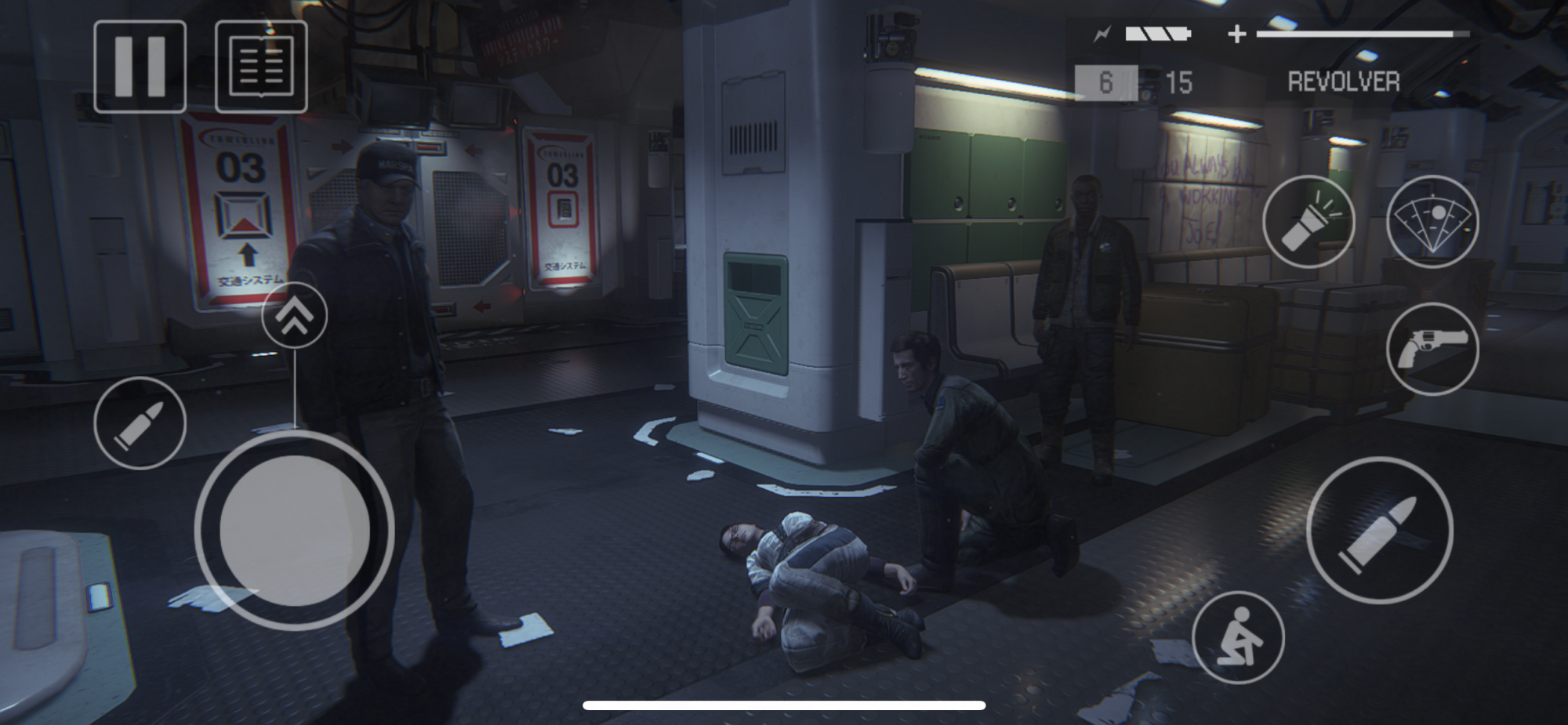The image size is (1568, 725).
Task: Select the revolver weapon button
Action: pyautogui.click(x=1432, y=349)
